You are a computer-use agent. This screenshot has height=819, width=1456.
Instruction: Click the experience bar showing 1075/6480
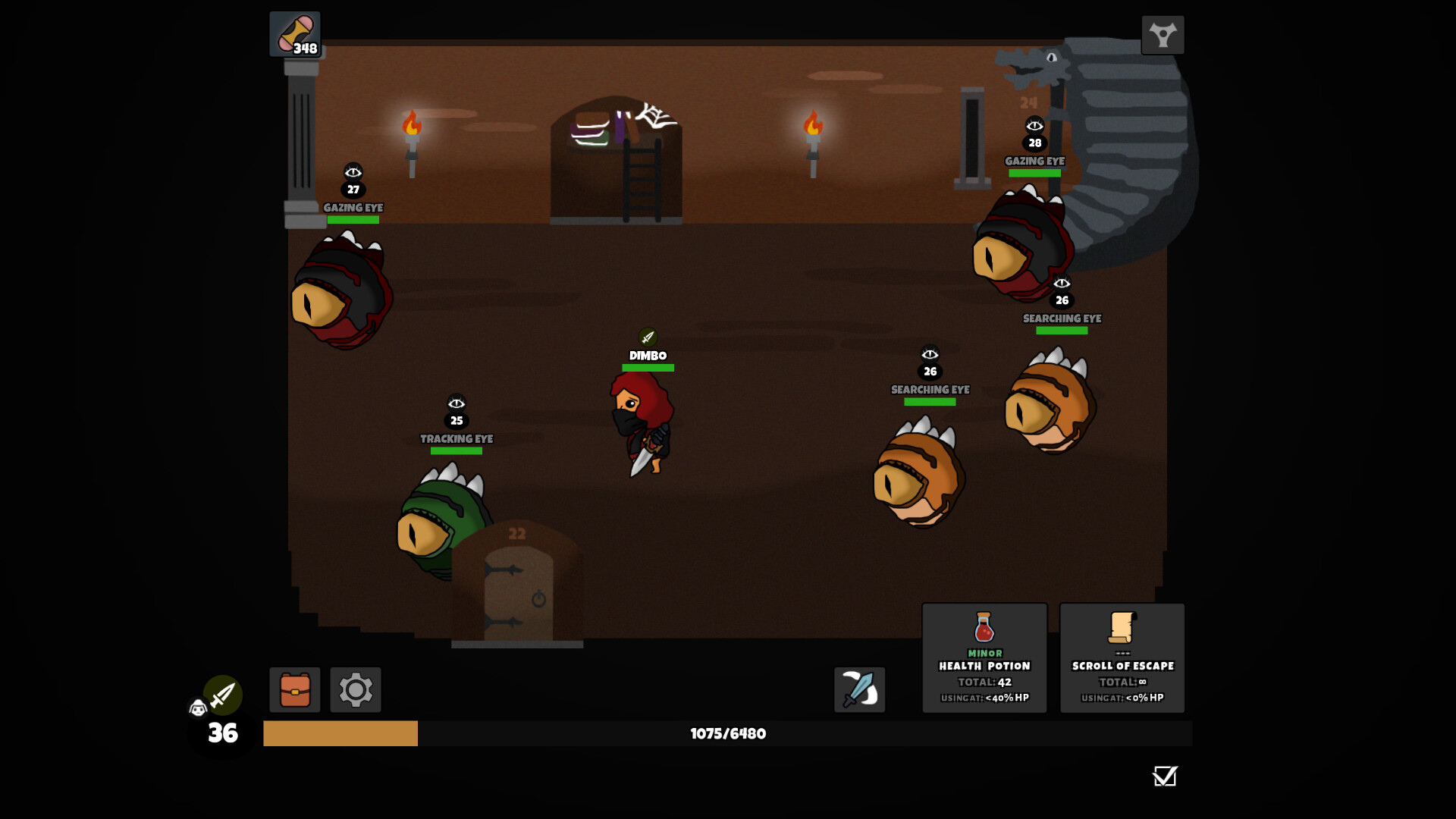pyautogui.click(x=726, y=733)
